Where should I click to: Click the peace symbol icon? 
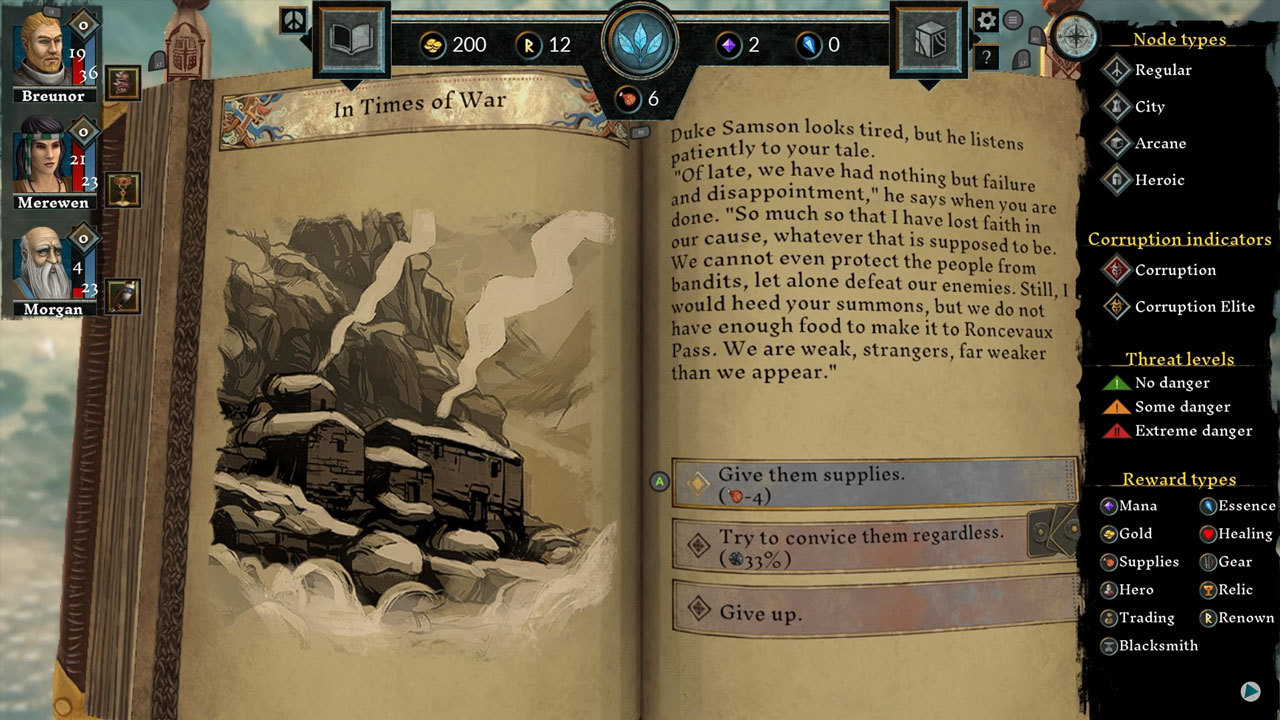[x=293, y=20]
